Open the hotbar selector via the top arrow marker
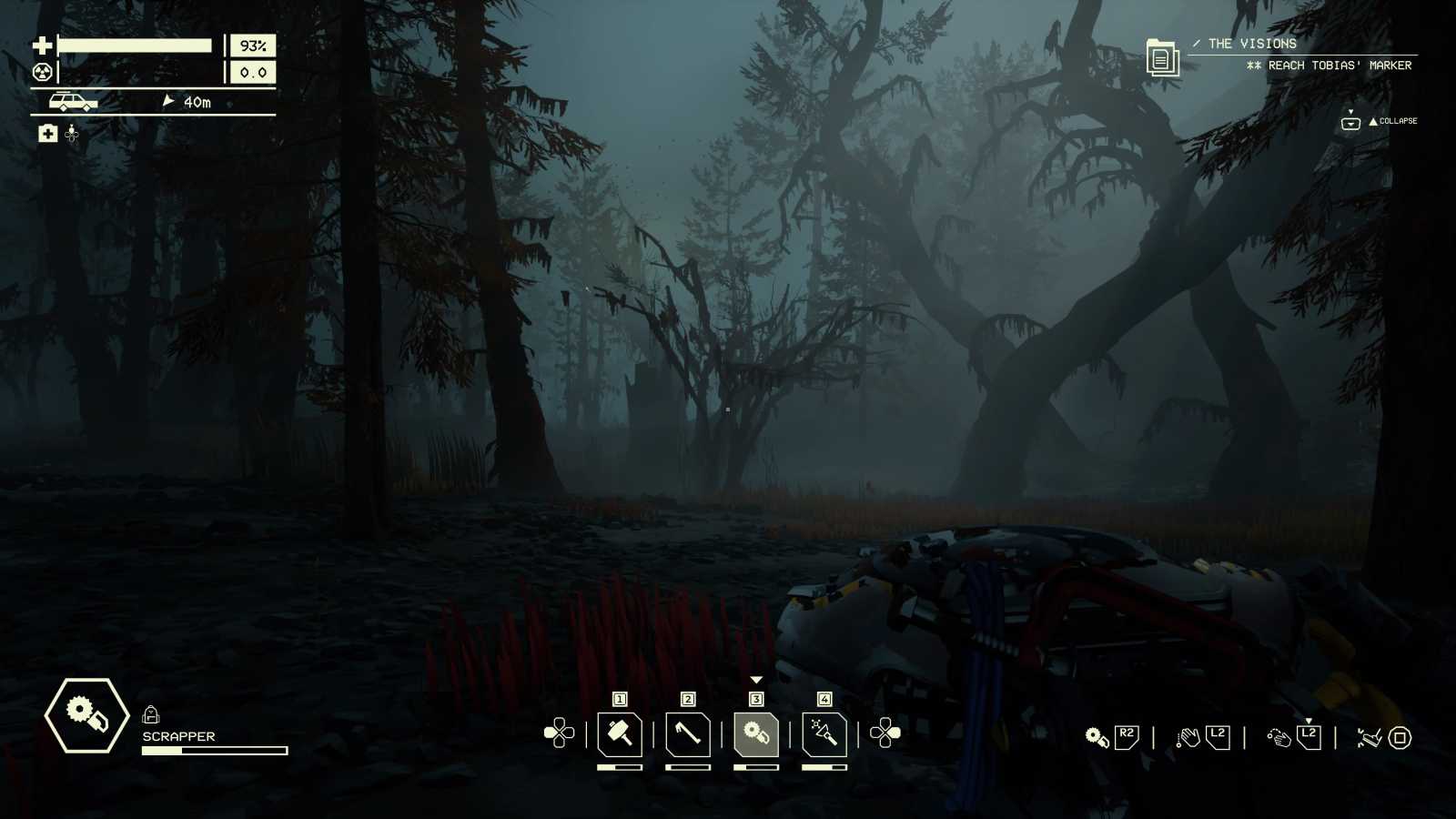The width and height of the screenshot is (1456, 819). pyautogui.click(x=755, y=678)
